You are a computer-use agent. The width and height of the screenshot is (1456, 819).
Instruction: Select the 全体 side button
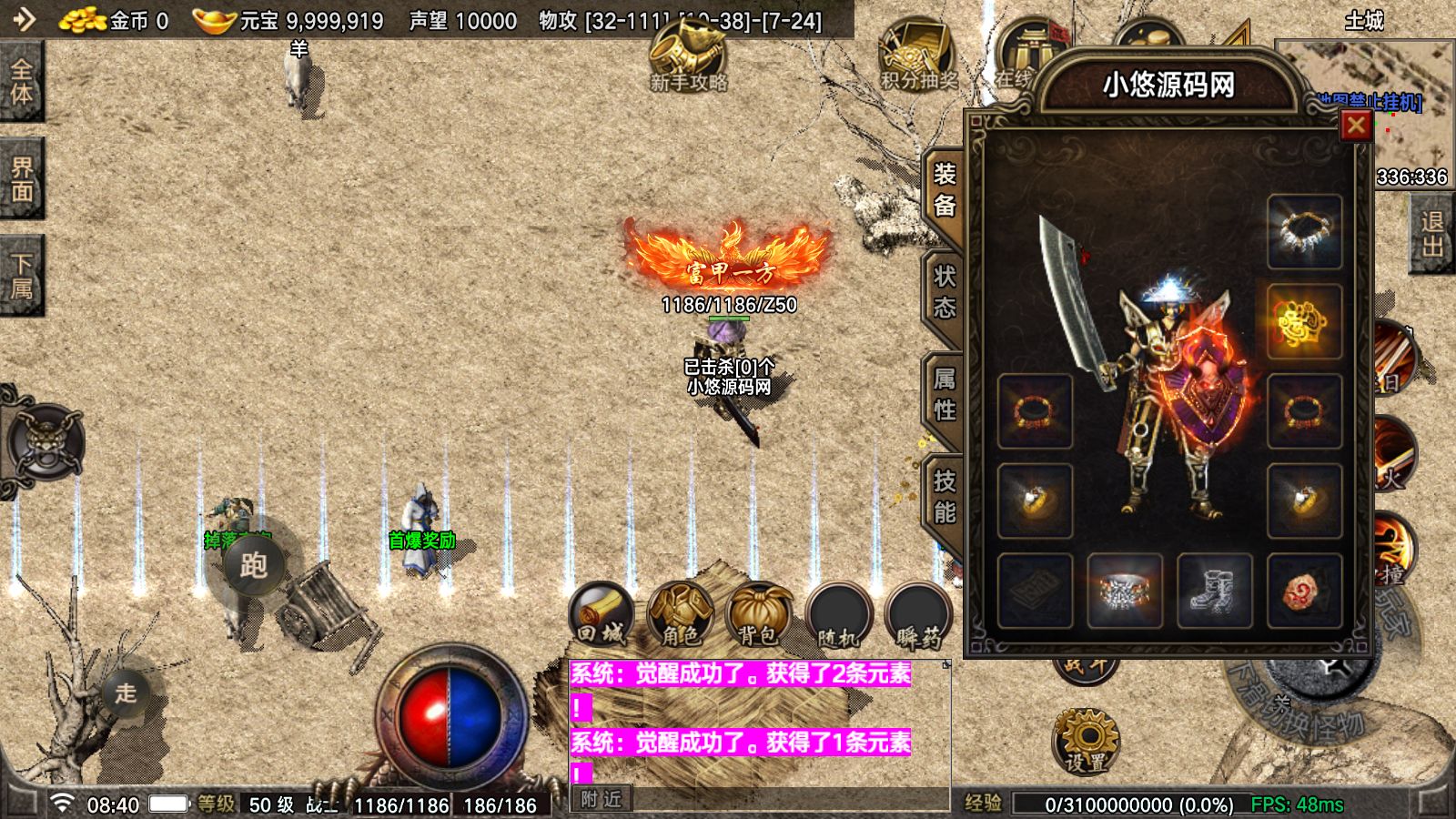(x=21, y=82)
